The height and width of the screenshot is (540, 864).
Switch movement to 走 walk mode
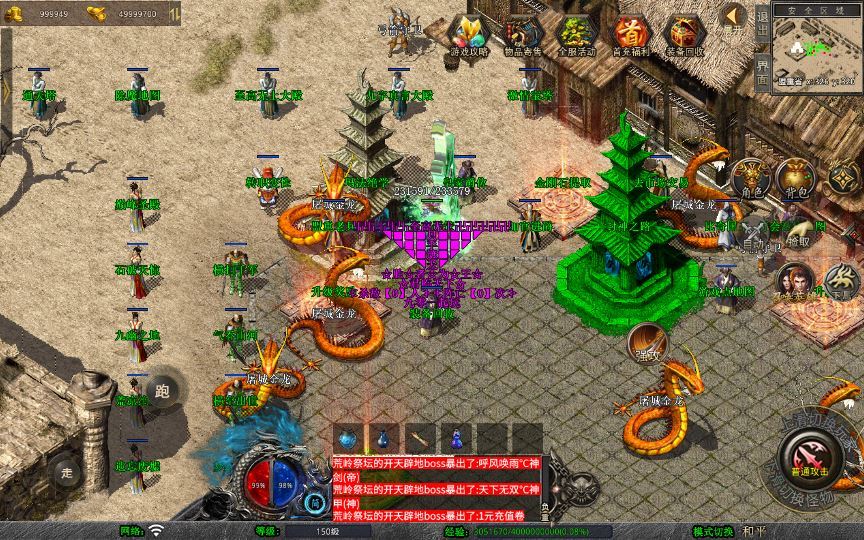[x=67, y=472]
